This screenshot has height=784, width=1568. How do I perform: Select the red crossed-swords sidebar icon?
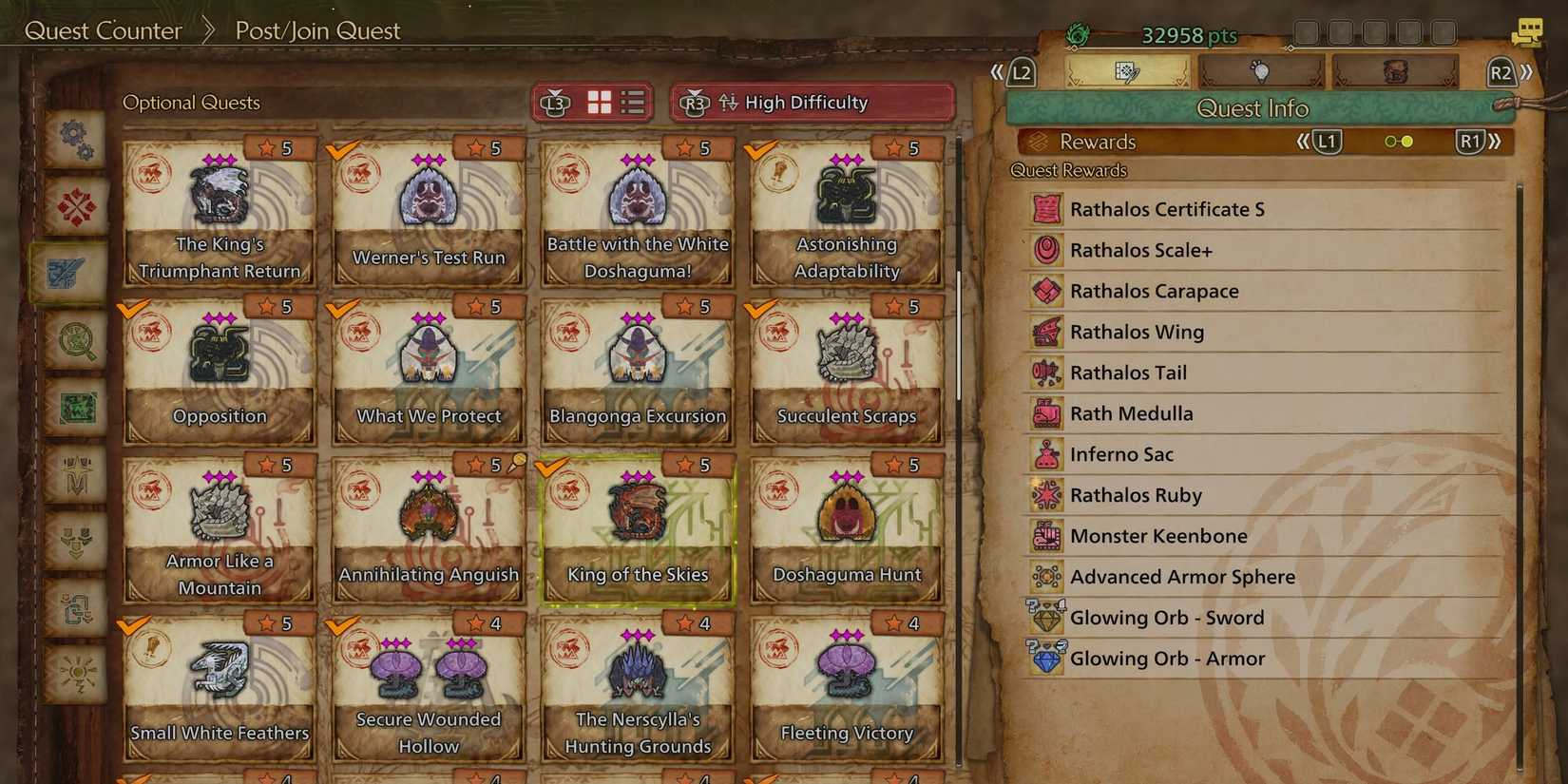[x=76, y=207]
